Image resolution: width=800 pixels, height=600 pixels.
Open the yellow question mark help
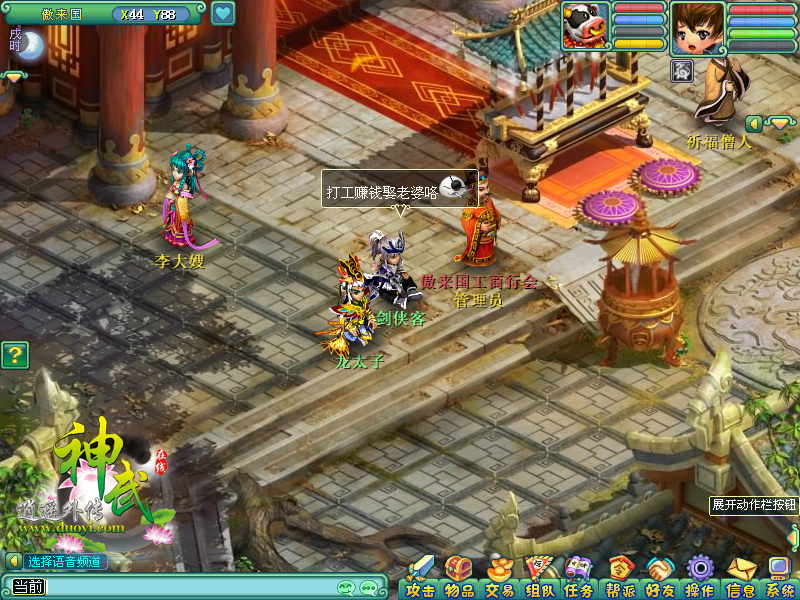(x=13, y=354)
